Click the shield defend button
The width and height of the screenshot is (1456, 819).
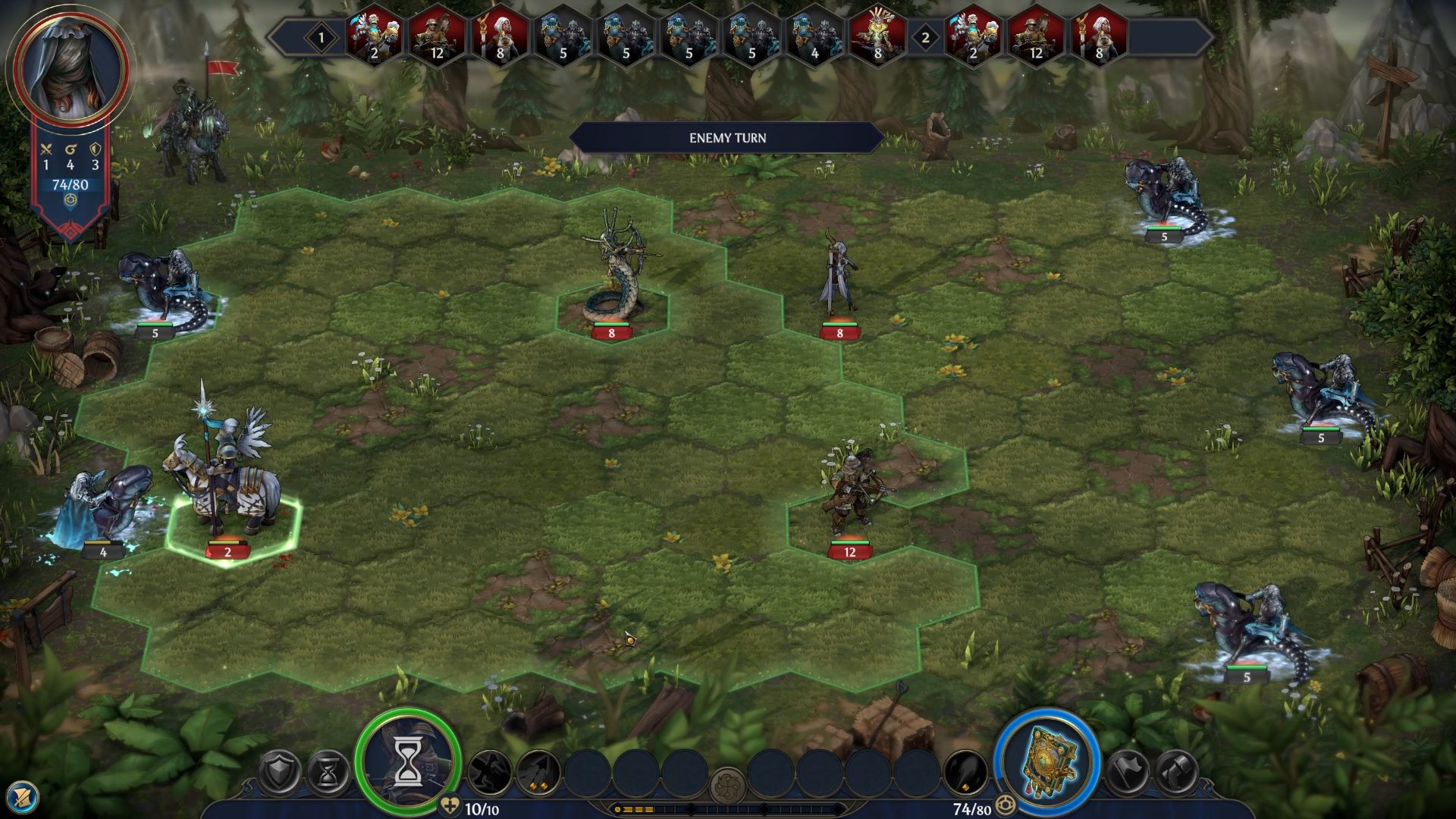(x=281, y=773)
